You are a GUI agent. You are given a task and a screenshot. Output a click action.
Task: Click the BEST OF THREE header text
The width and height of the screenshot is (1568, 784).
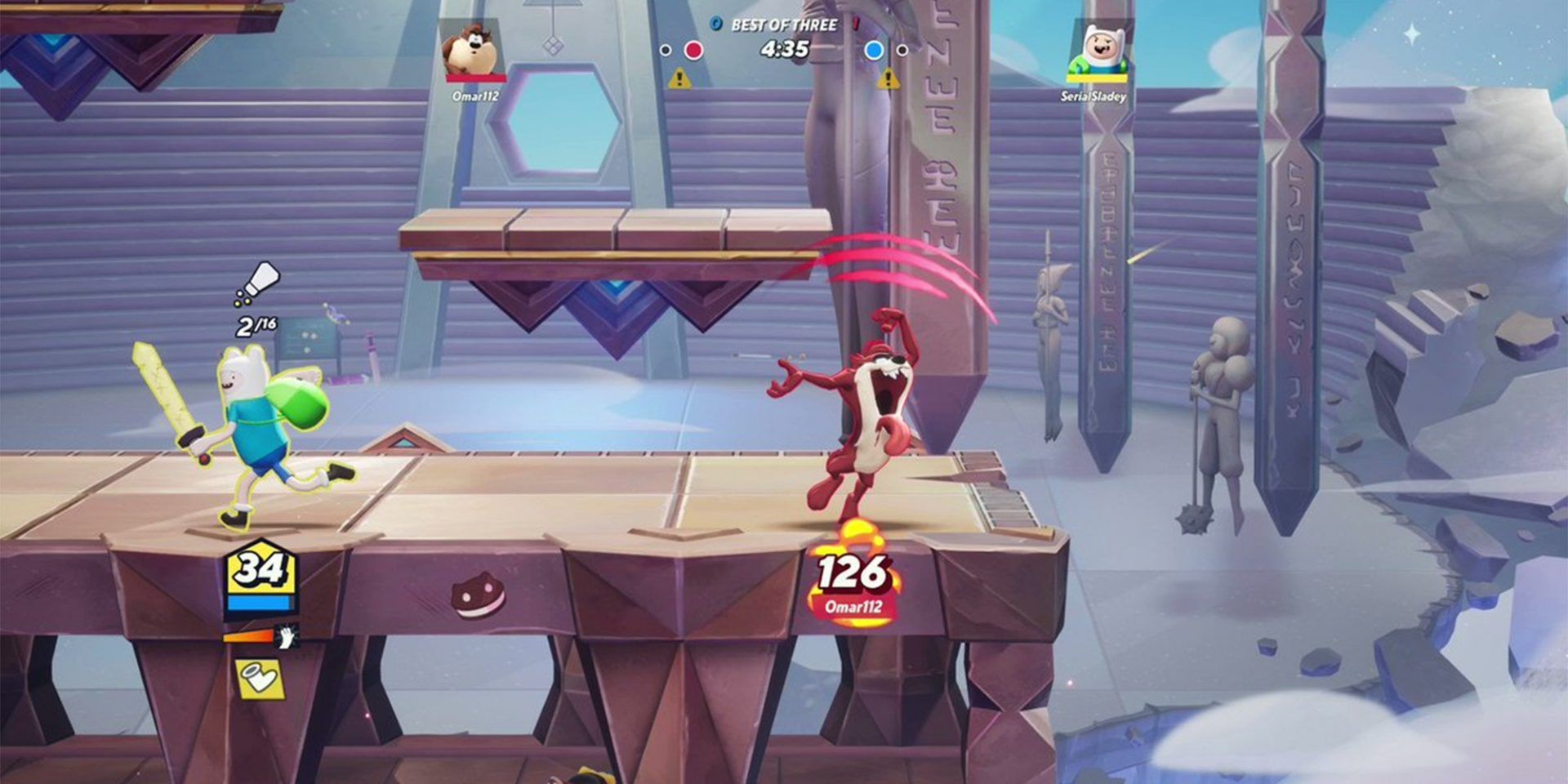[785, 24]
